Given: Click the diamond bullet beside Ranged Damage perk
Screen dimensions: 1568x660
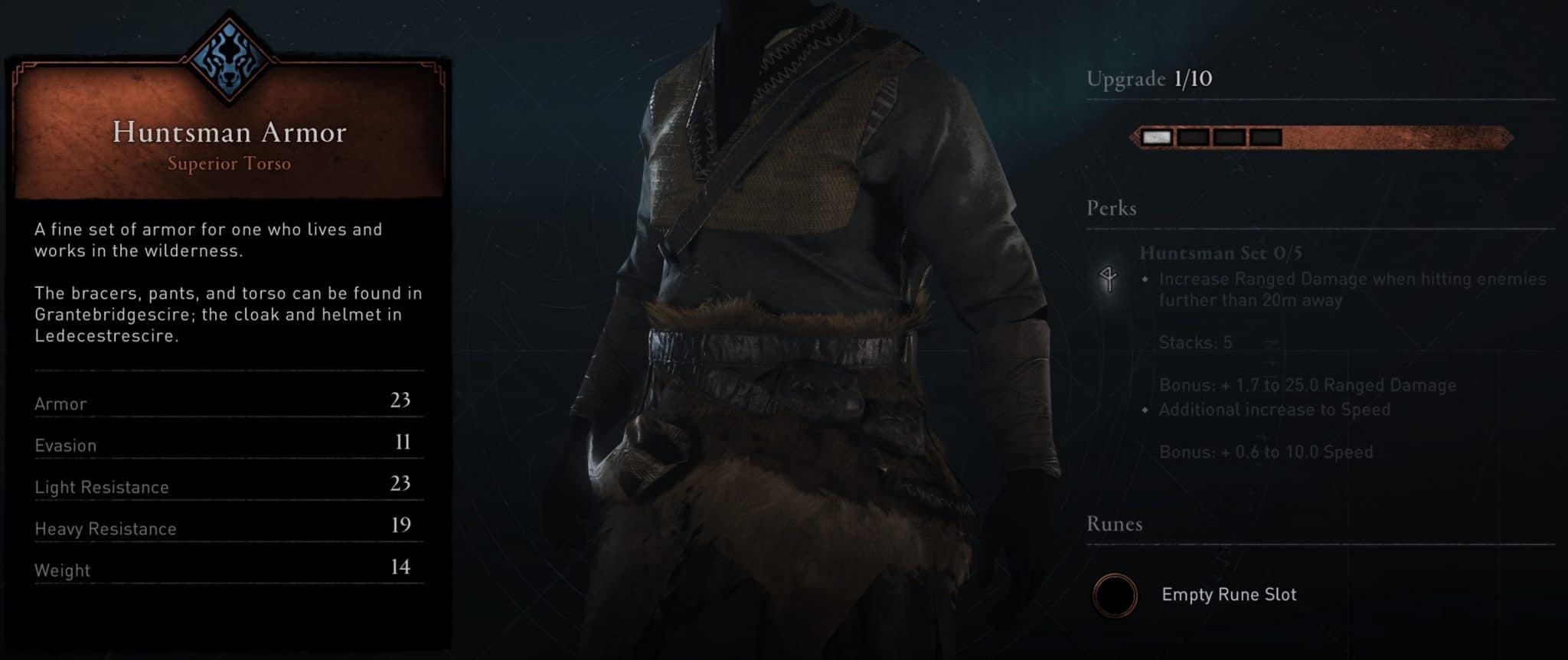Looking at the screenshot, I should click(x=1144, y=279).
